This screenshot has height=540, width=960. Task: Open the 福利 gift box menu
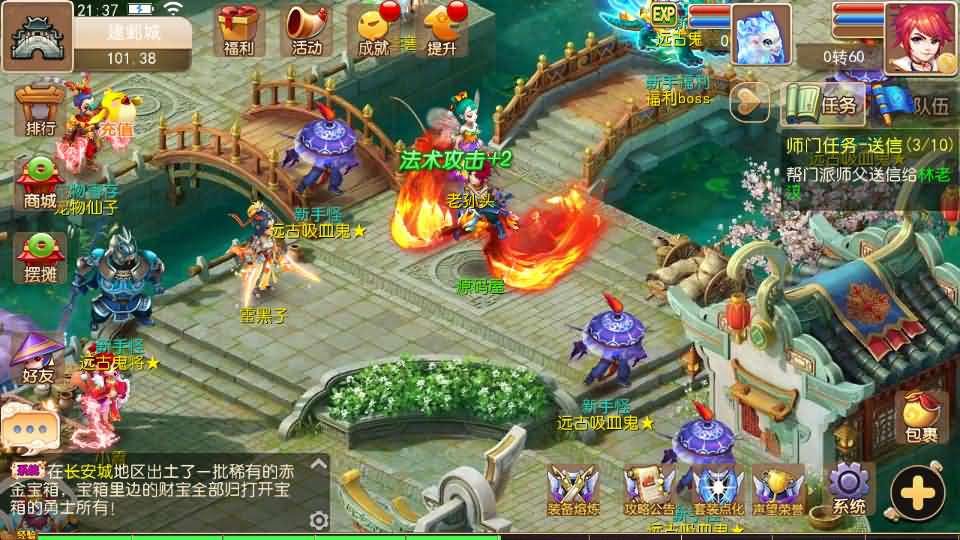(240, 30)
